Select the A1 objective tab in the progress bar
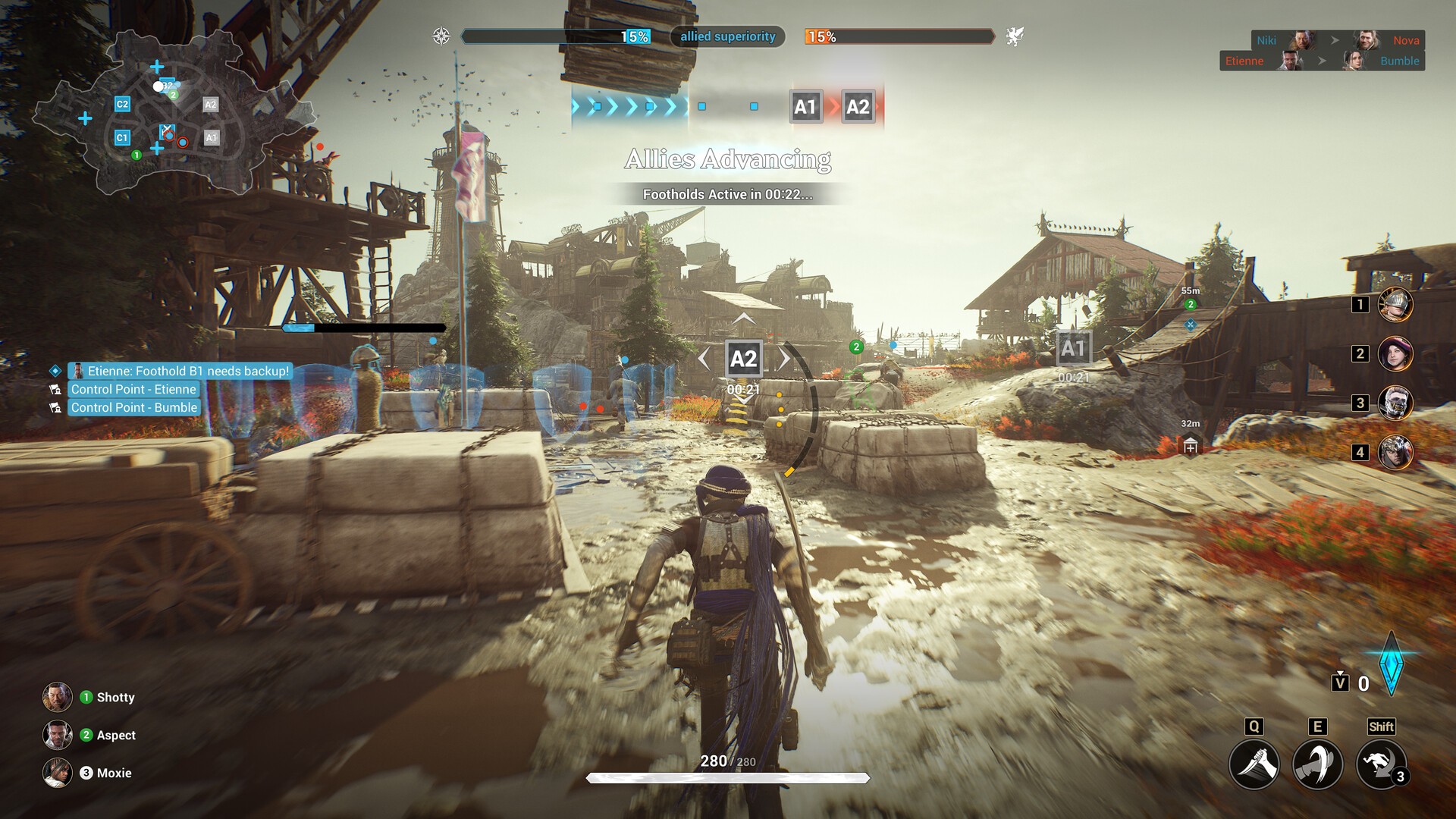 tap(805, 107)
